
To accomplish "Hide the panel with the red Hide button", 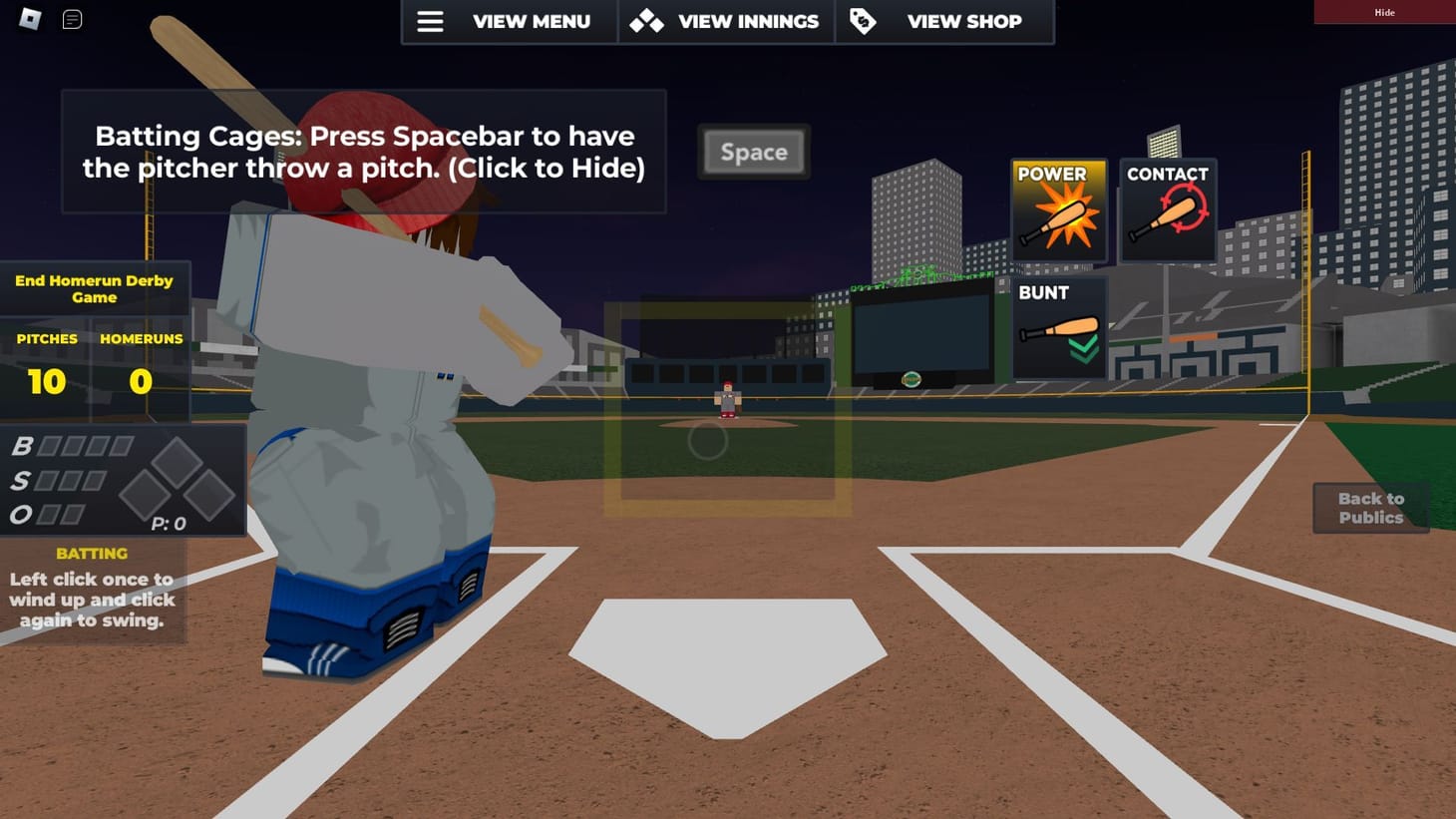I will click(x=1384, y=12).
